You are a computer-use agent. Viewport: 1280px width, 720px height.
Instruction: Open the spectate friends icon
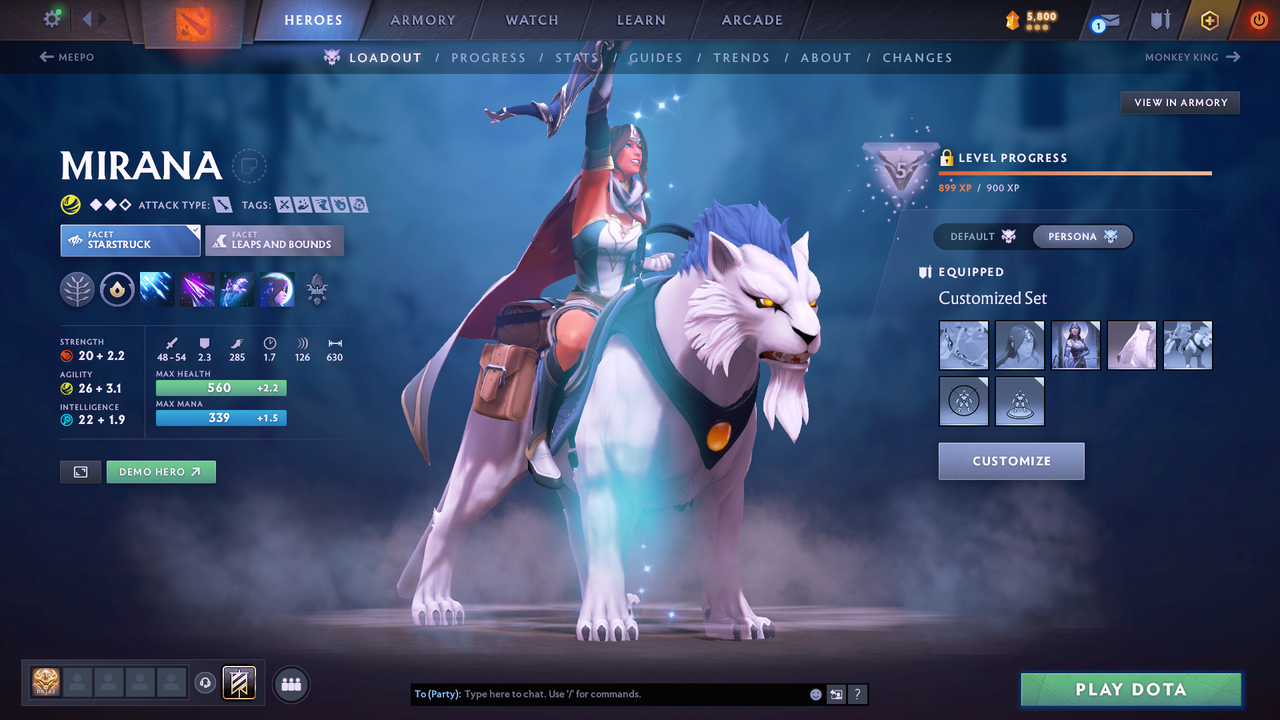pos(289,684)
